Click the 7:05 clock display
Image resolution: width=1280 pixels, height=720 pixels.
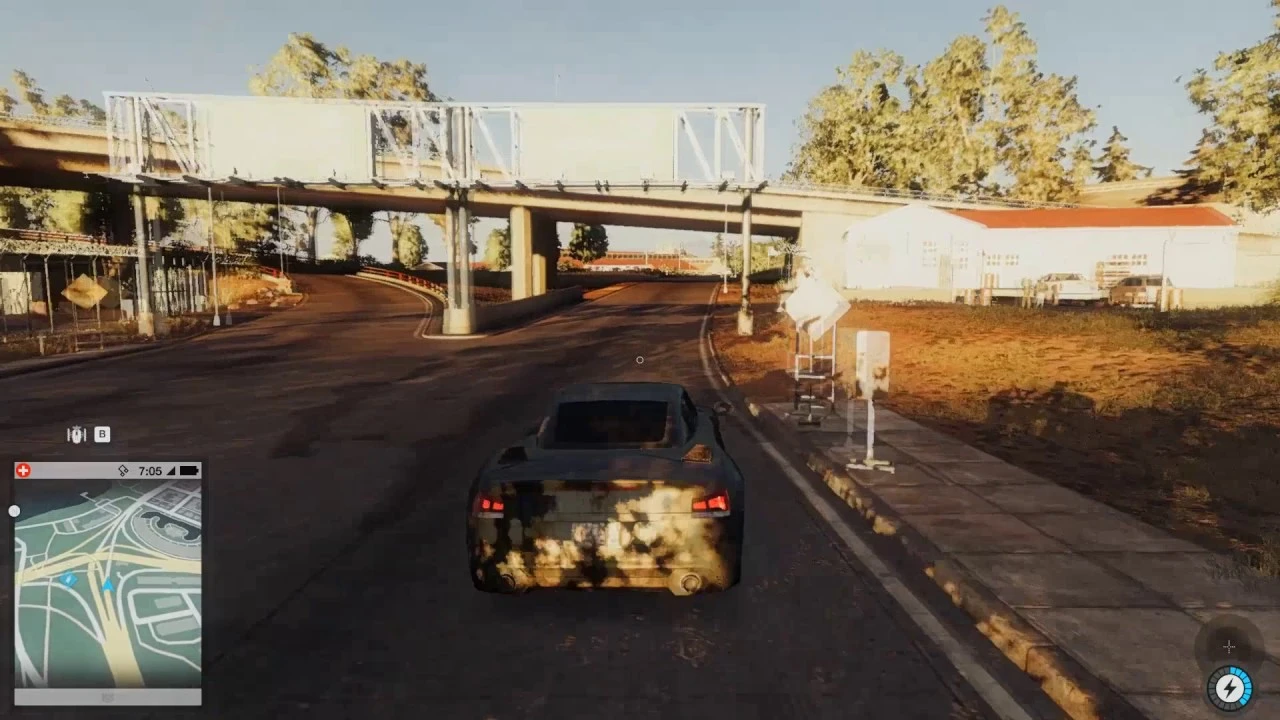point(150,470)
